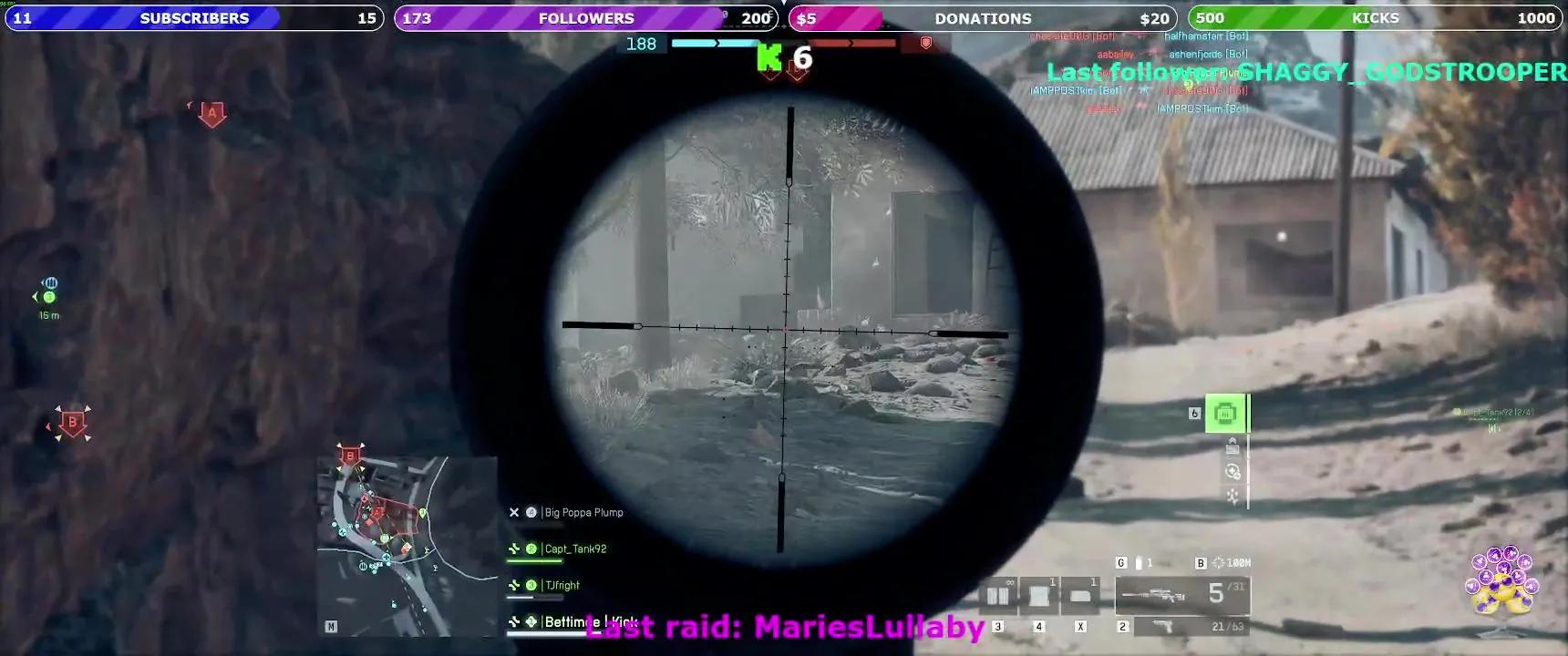Toggle the downed X status on Big Poppa Plump
Image resolution: width=1568 pixels, height=656 pixels.
[x=514, y=512]
